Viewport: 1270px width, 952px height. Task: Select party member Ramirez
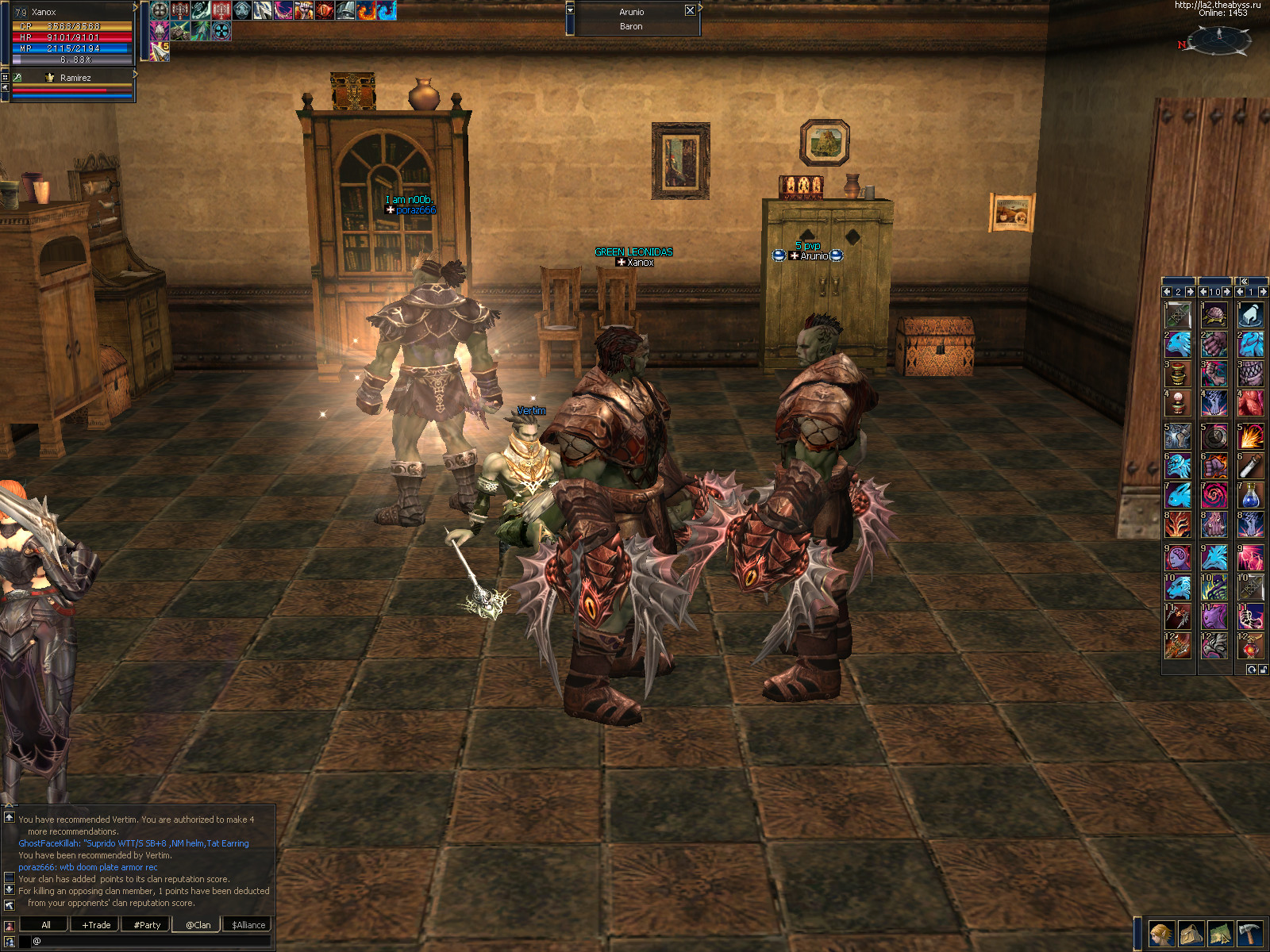tap(75, 78)
